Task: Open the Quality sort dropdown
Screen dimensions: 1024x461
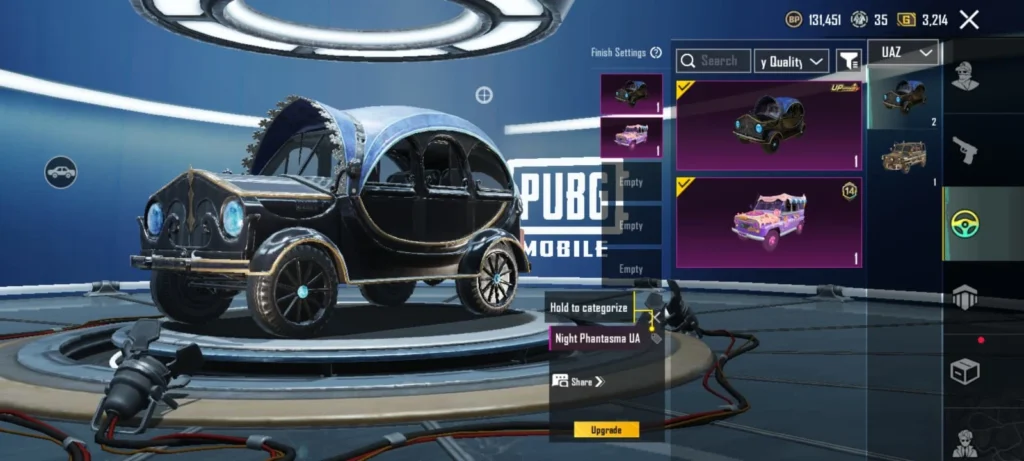Action: [791, 61]
